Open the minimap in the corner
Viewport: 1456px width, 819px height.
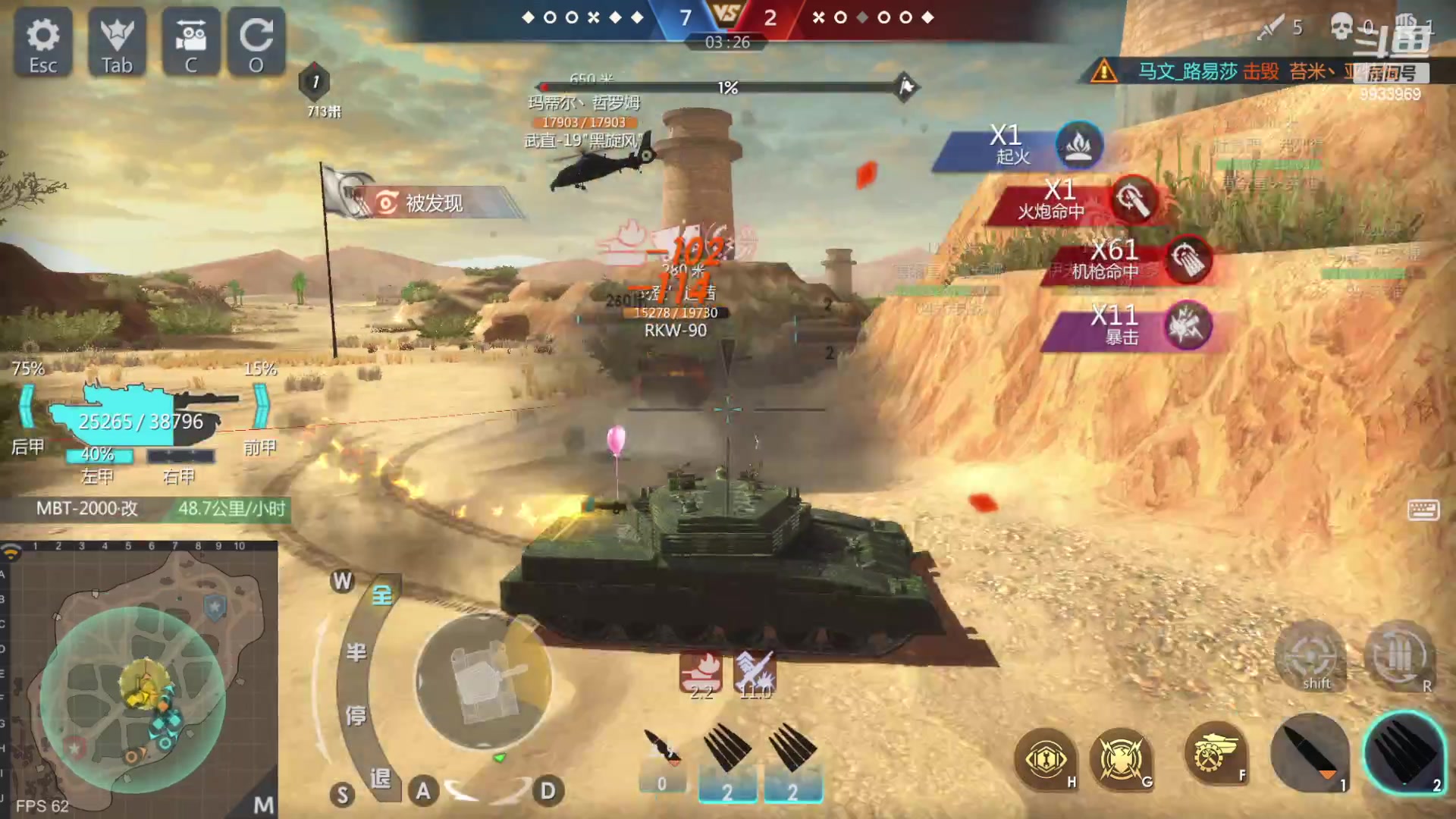140,679
